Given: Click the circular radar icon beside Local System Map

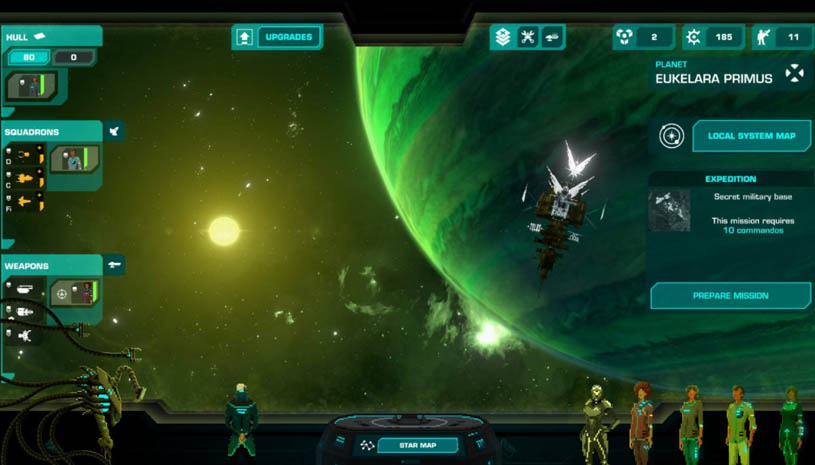Looking at the screenshot, I should coord(671,136).
